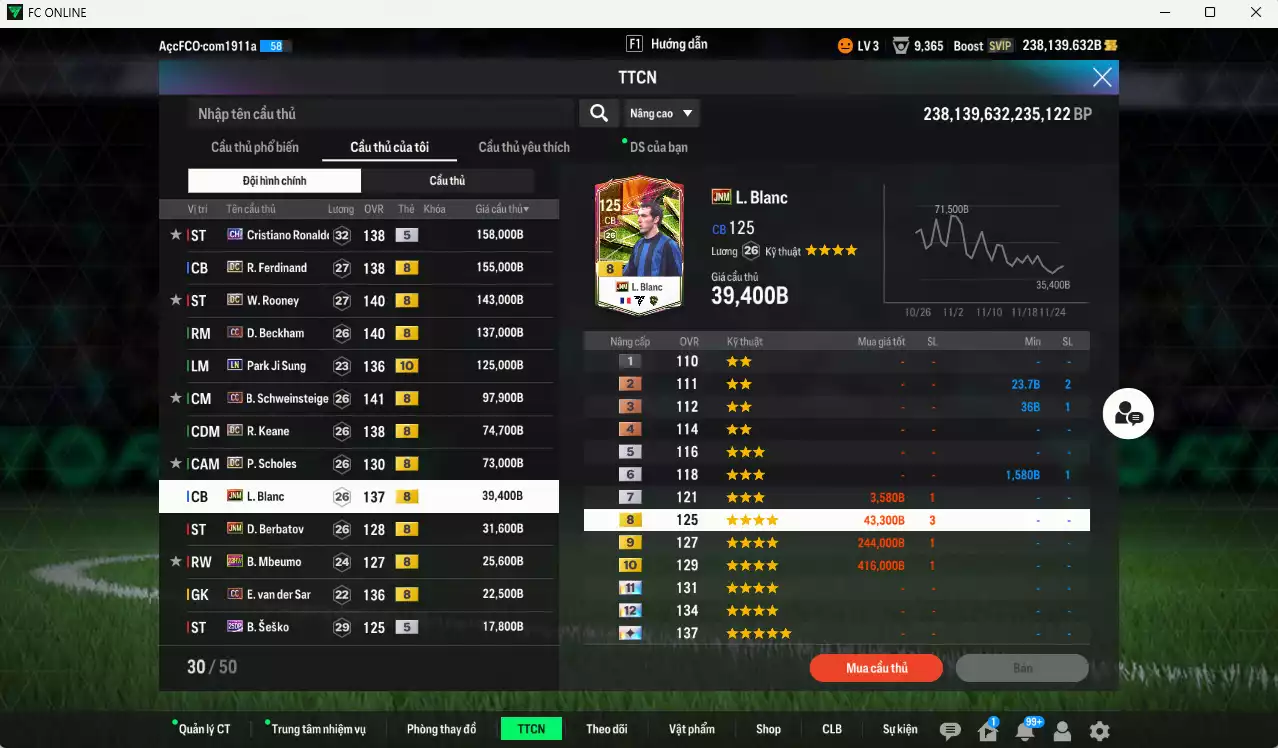This screenshot has width=1278, height=748.
Task: Select upgrade level 9 row
Action: (836, 542)
